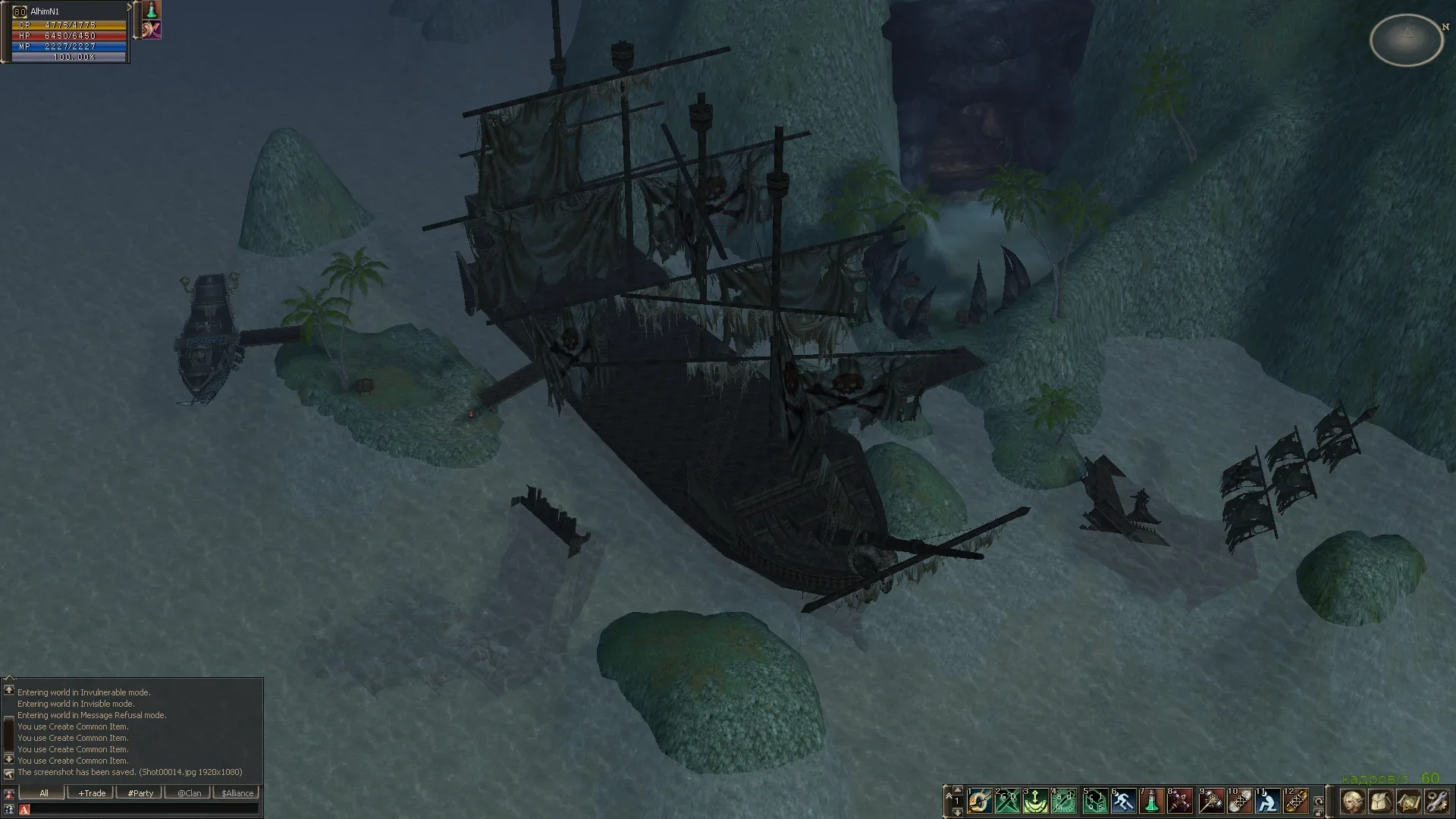Open the #Party chat tab
Viewport: 1456px width, 819px height.
pos(140,793)
